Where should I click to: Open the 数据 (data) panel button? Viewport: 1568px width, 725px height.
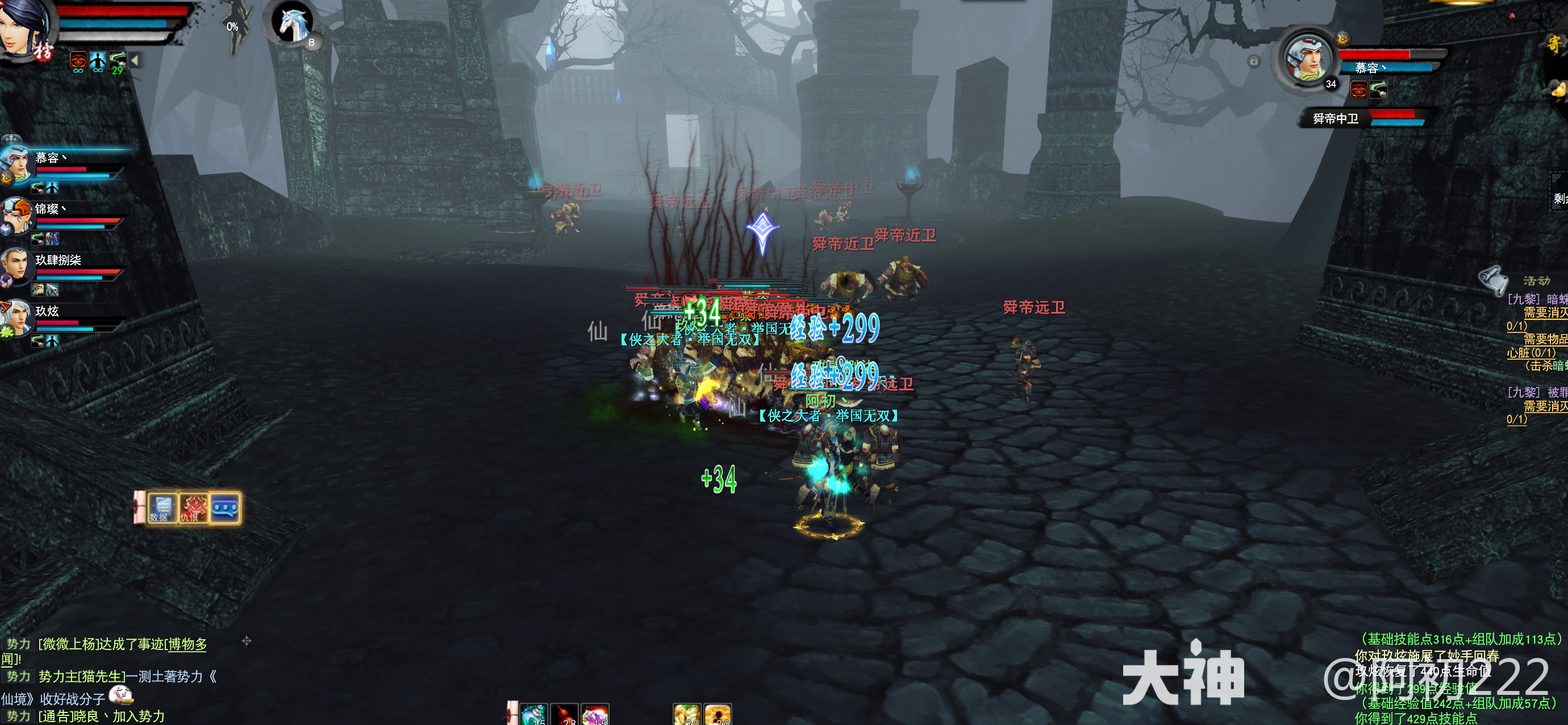click(x=162, y=507)
